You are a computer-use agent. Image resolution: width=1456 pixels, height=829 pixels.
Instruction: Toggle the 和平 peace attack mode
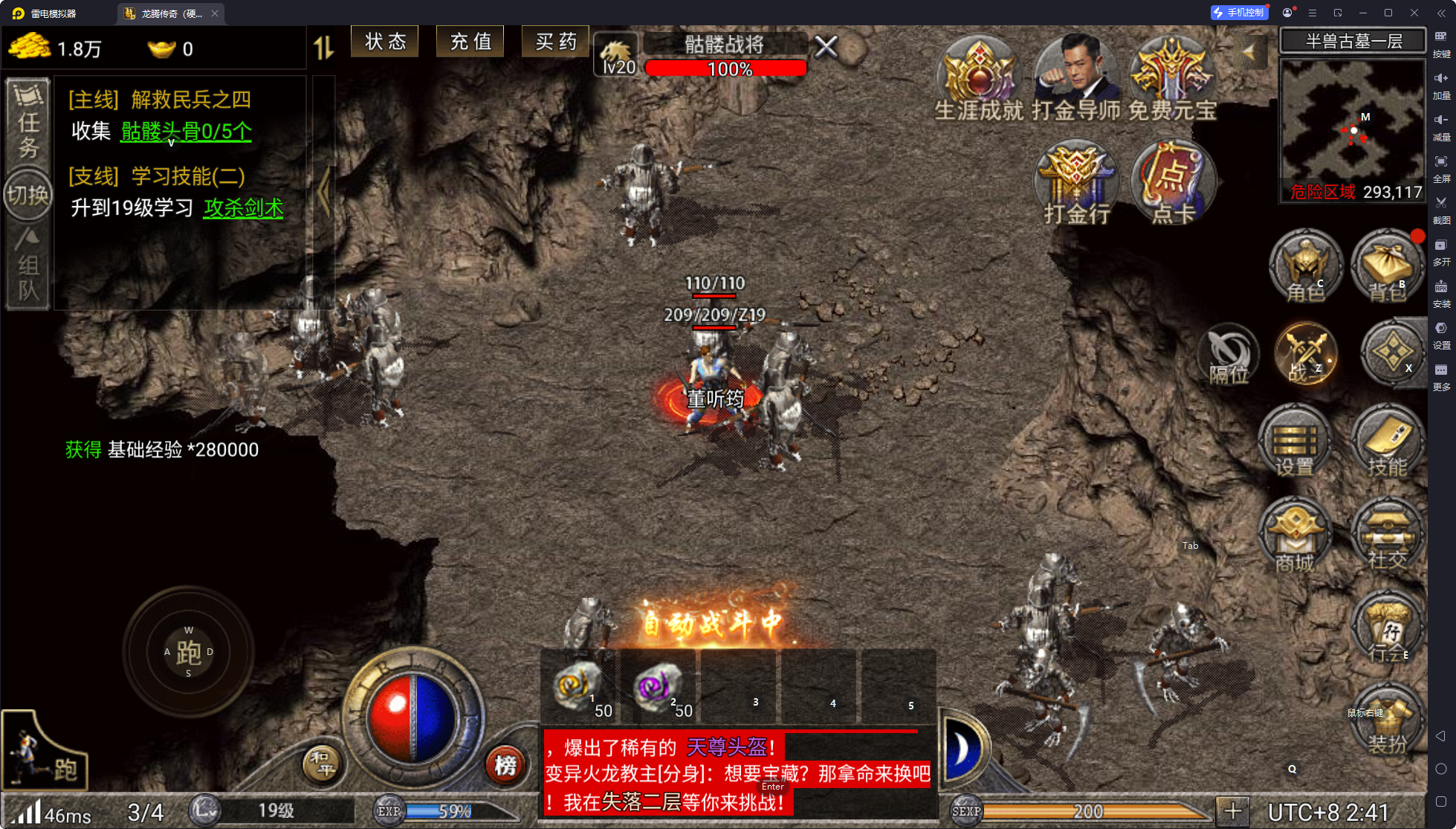pyautogui.click(x=322, y=764)
